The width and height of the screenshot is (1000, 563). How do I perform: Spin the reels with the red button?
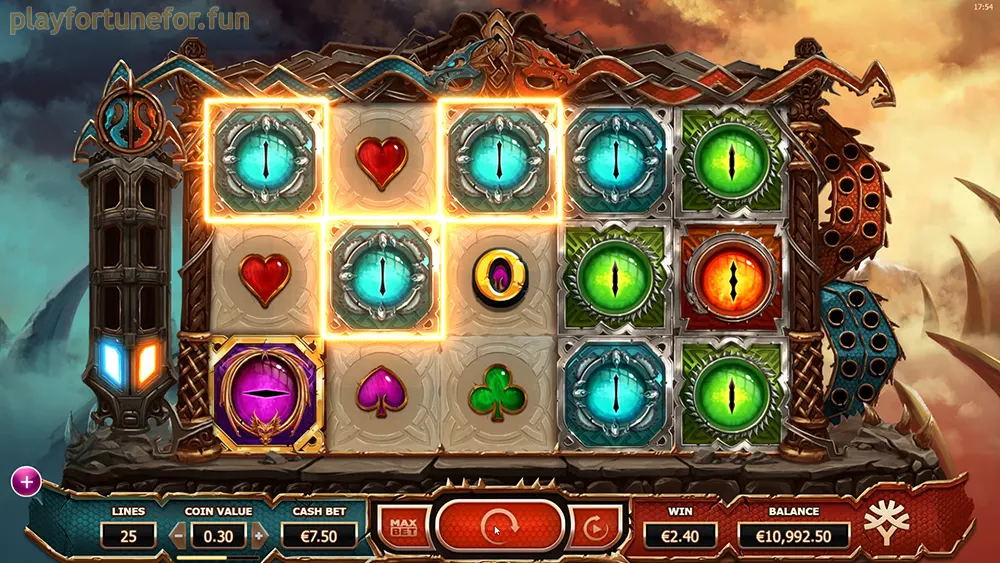[x=499, y=525]
